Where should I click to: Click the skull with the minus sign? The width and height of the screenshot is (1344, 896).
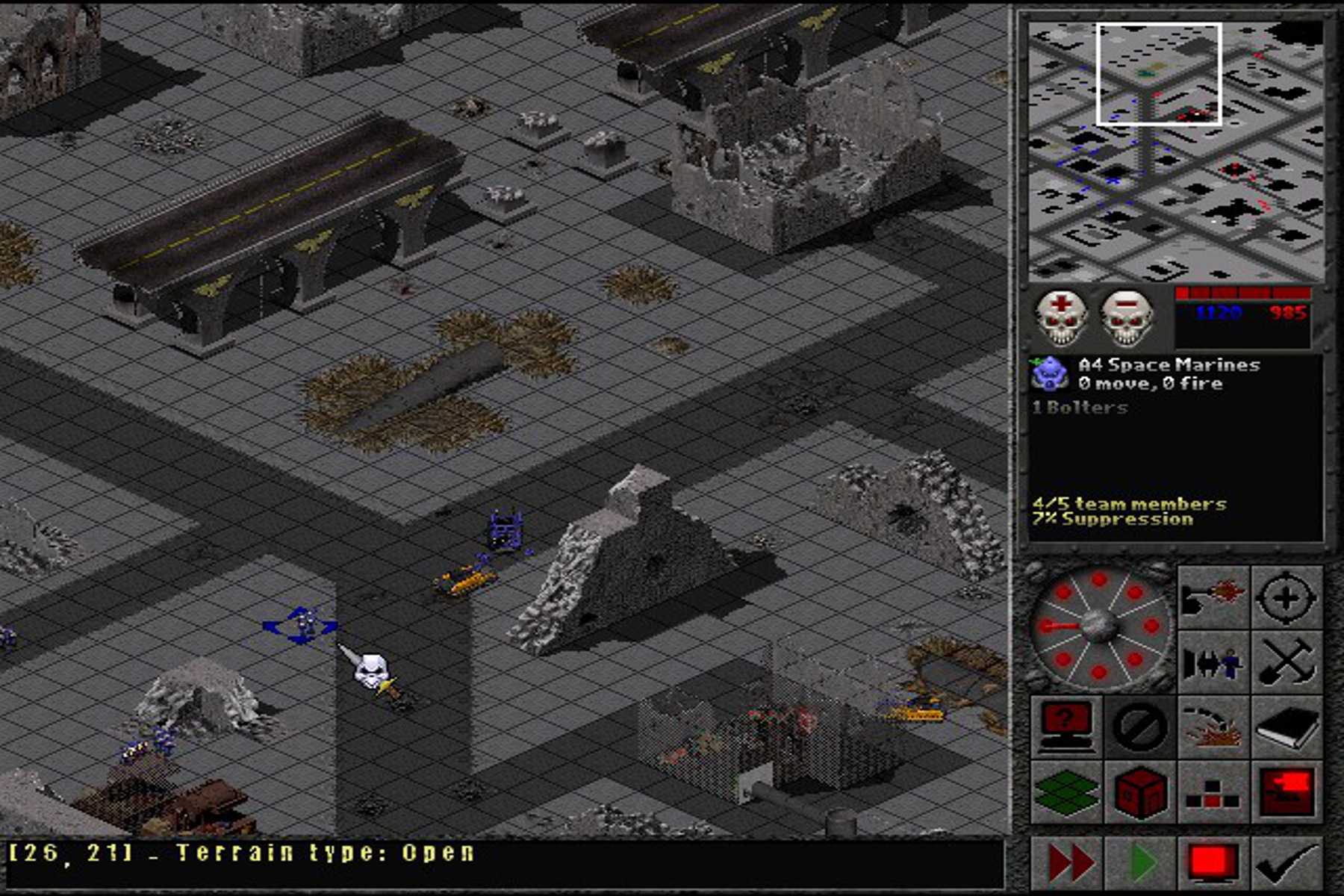(1126, 317)
